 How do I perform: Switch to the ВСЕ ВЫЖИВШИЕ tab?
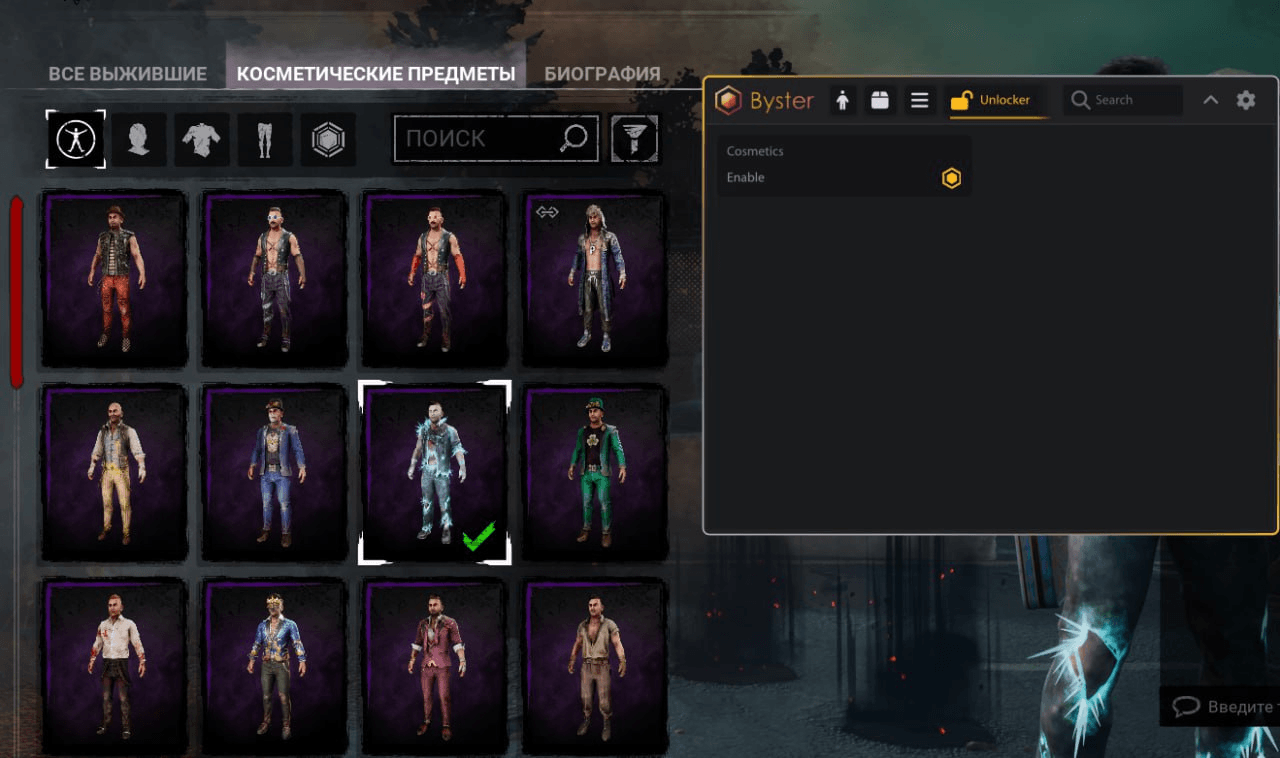[x=127, y=74]
